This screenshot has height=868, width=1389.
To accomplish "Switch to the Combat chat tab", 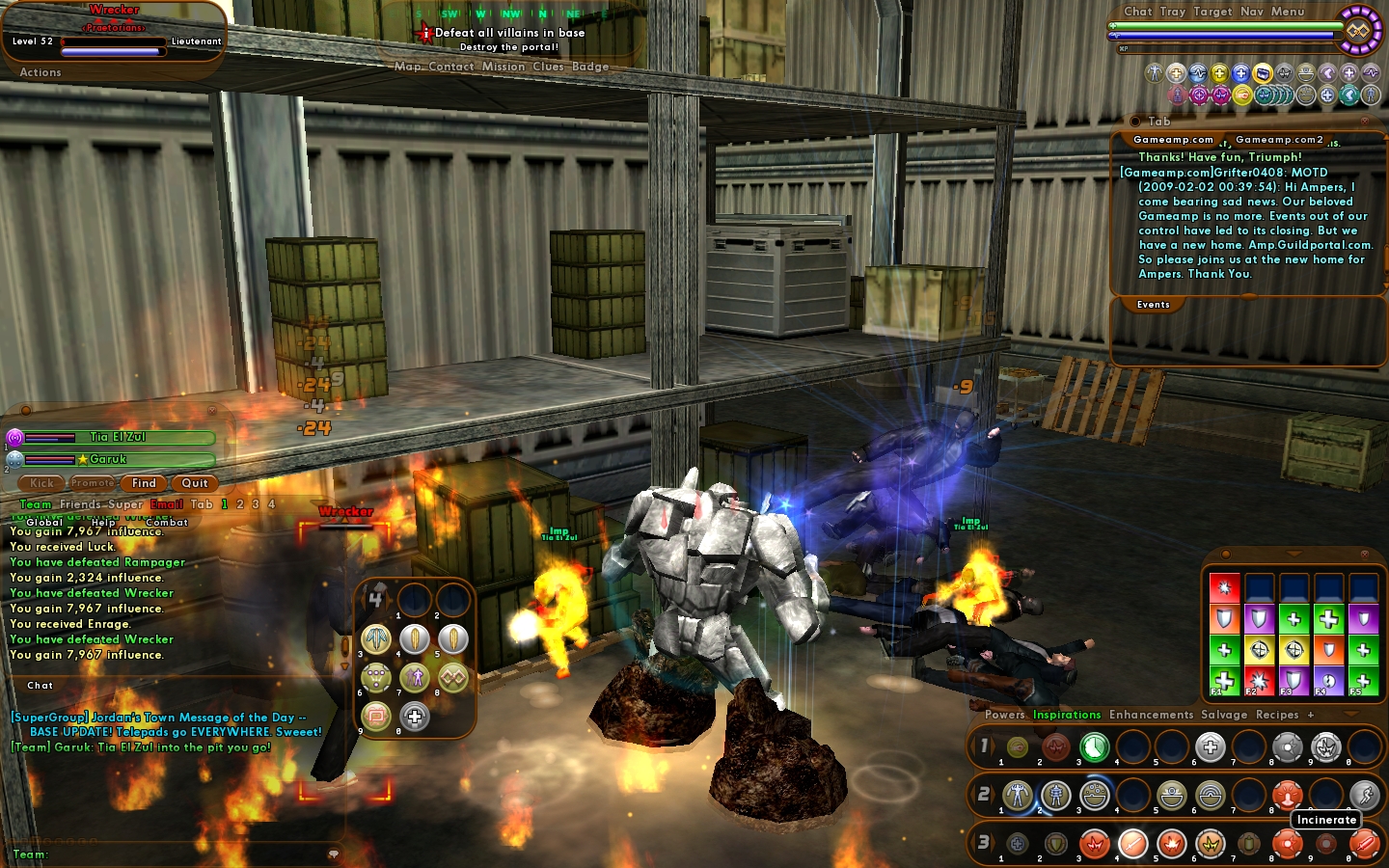I will pyautogui.click(x=167, y=522).
